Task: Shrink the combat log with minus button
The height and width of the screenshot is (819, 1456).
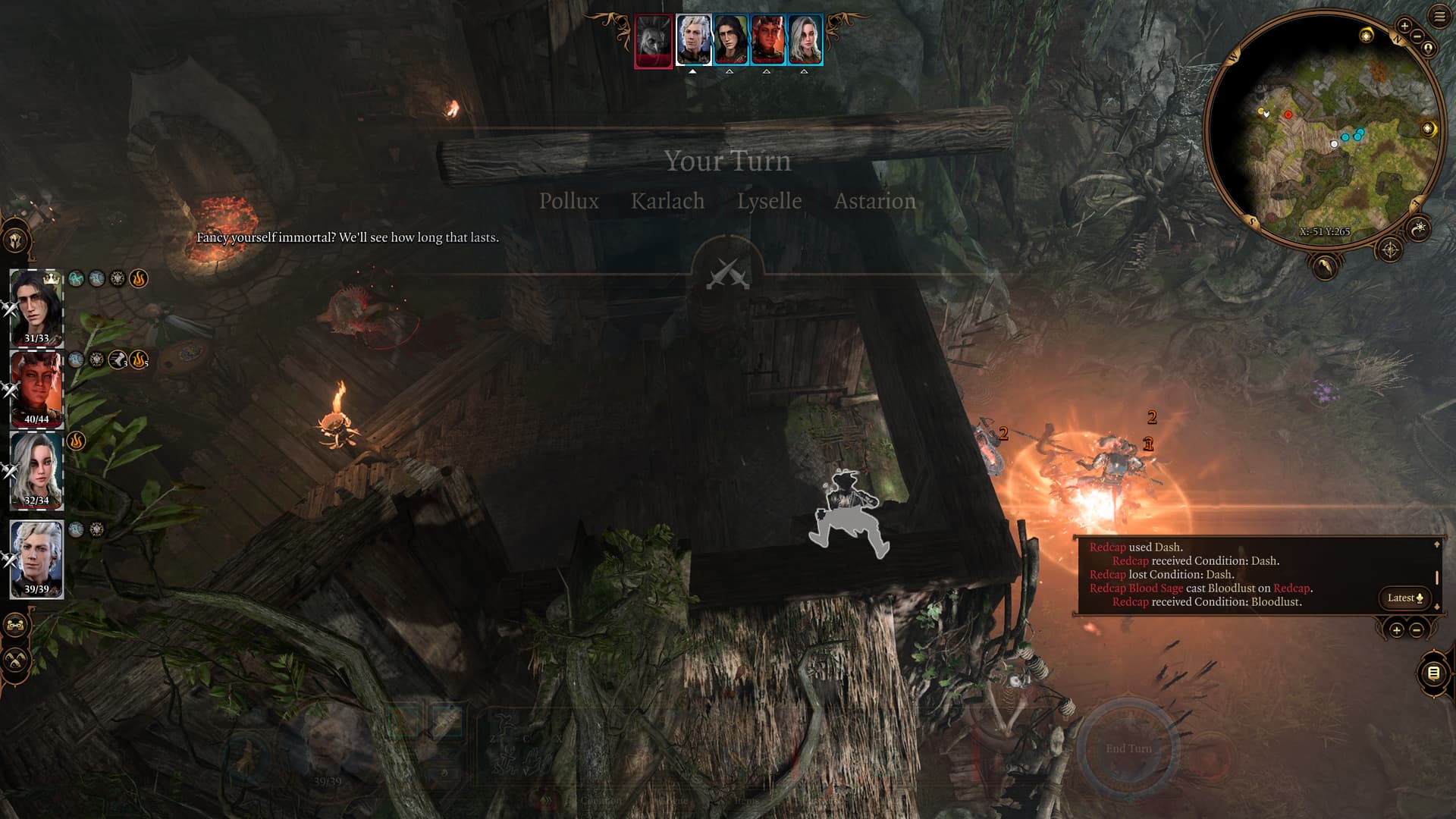Action: point(1416,630)
